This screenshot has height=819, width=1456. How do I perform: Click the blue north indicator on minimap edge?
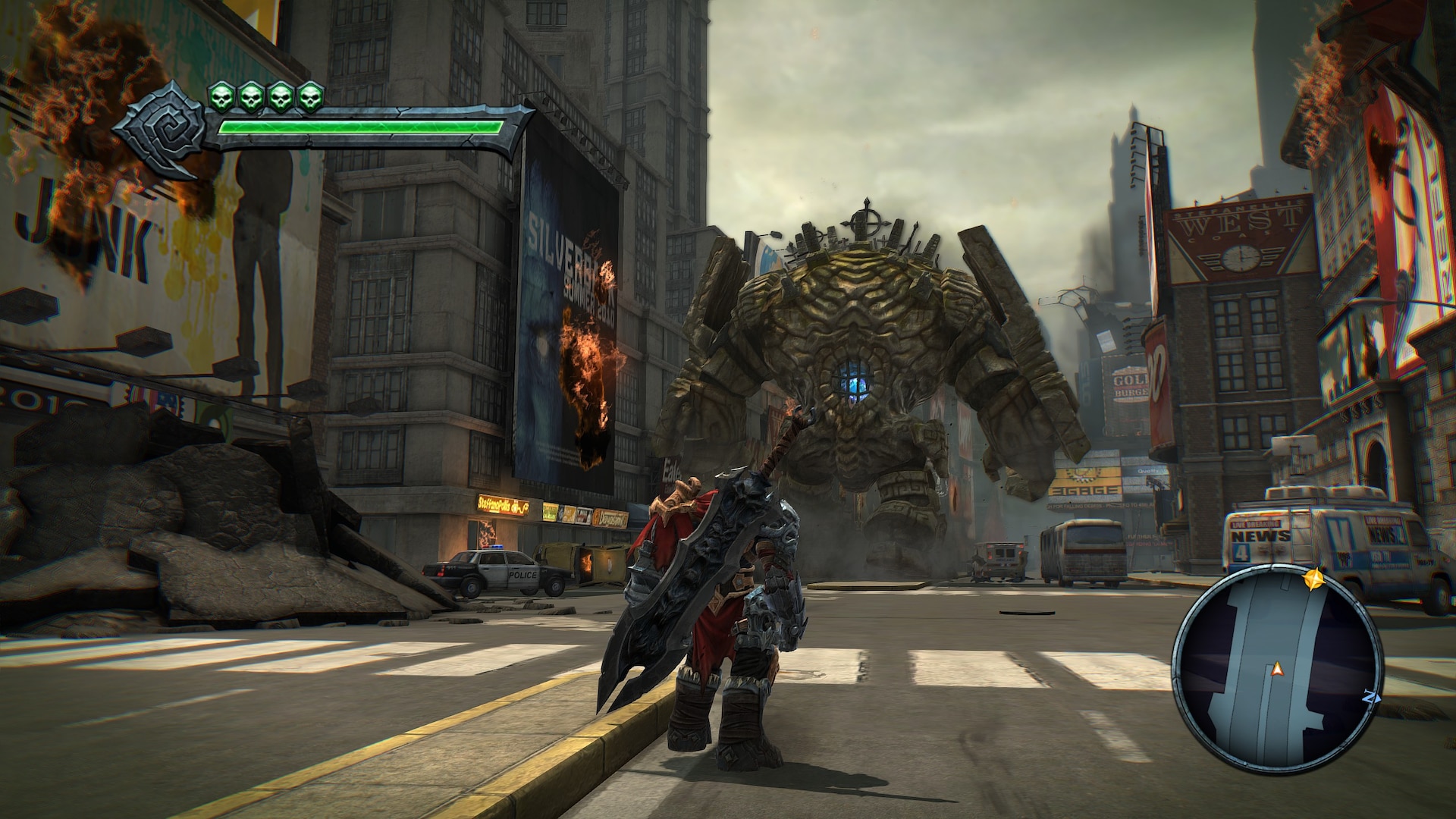point(1369,695)
